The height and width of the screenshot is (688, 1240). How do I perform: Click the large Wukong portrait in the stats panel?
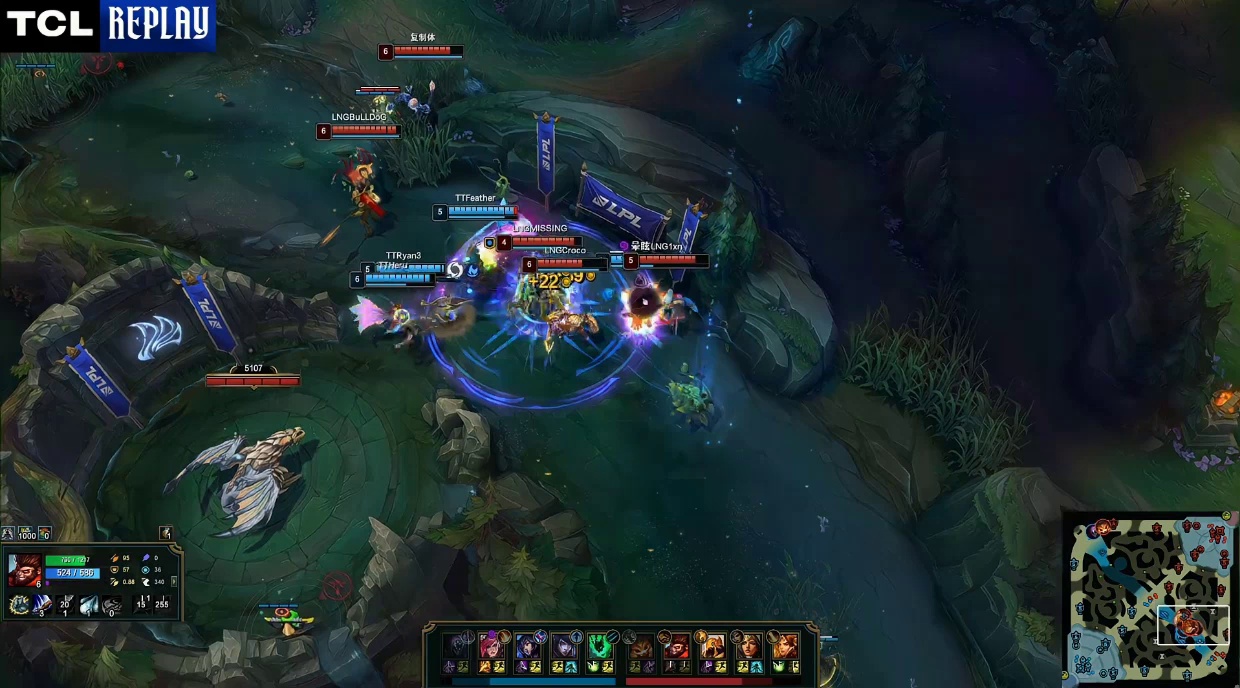[23, 570]
